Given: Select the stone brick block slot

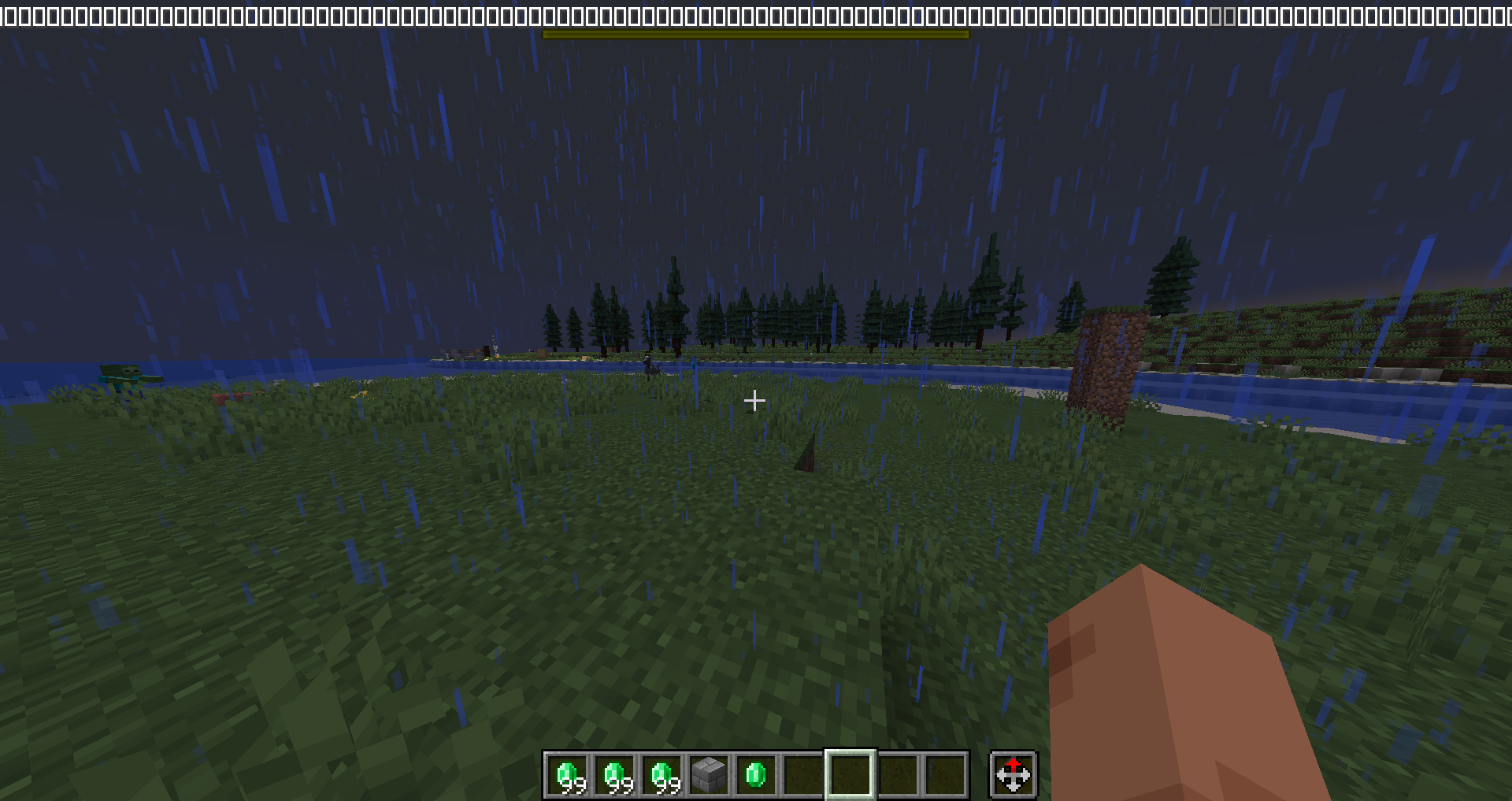Looking at the screenshot, I should coord(709,775).
